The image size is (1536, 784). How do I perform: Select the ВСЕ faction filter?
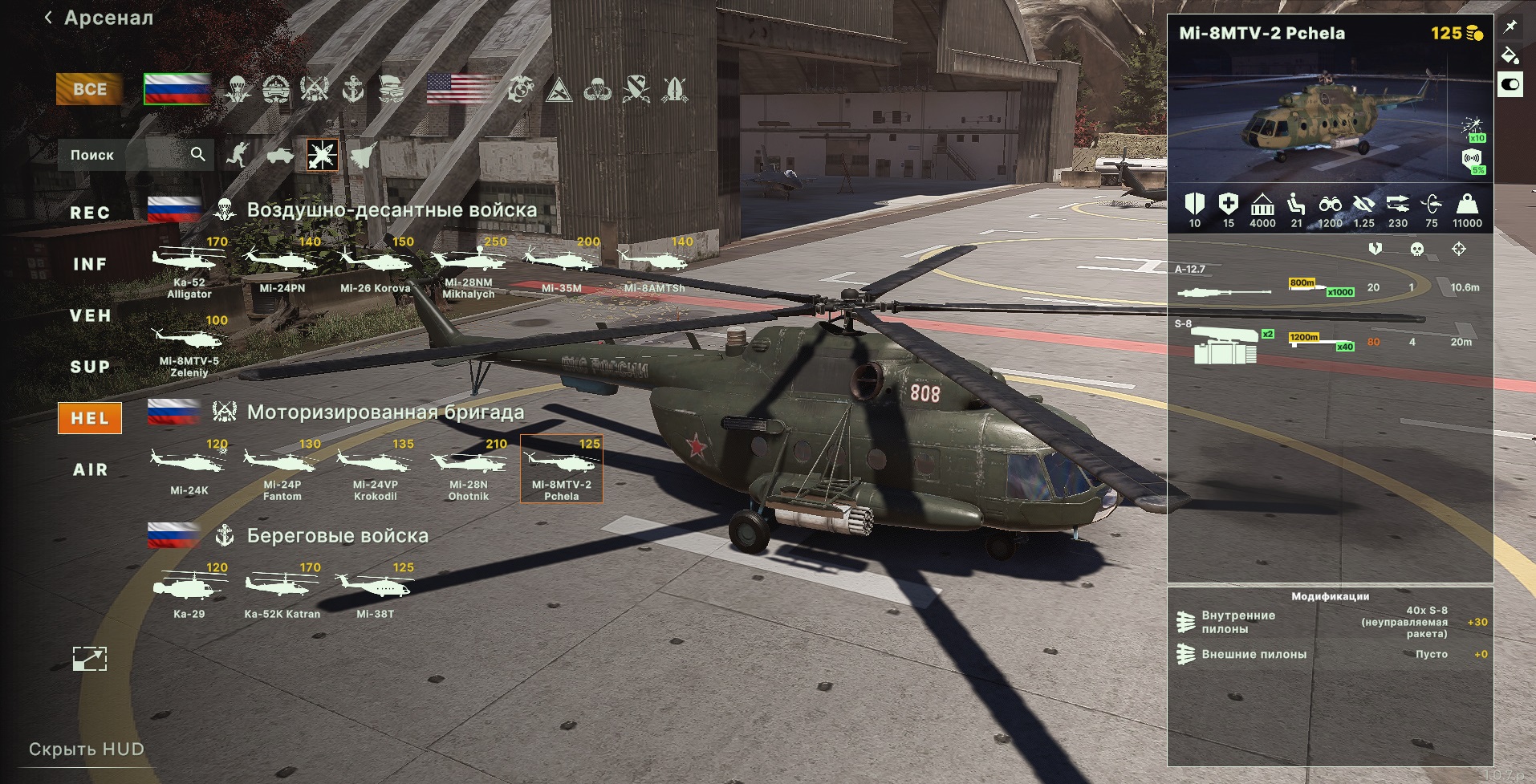coord(89,89)
